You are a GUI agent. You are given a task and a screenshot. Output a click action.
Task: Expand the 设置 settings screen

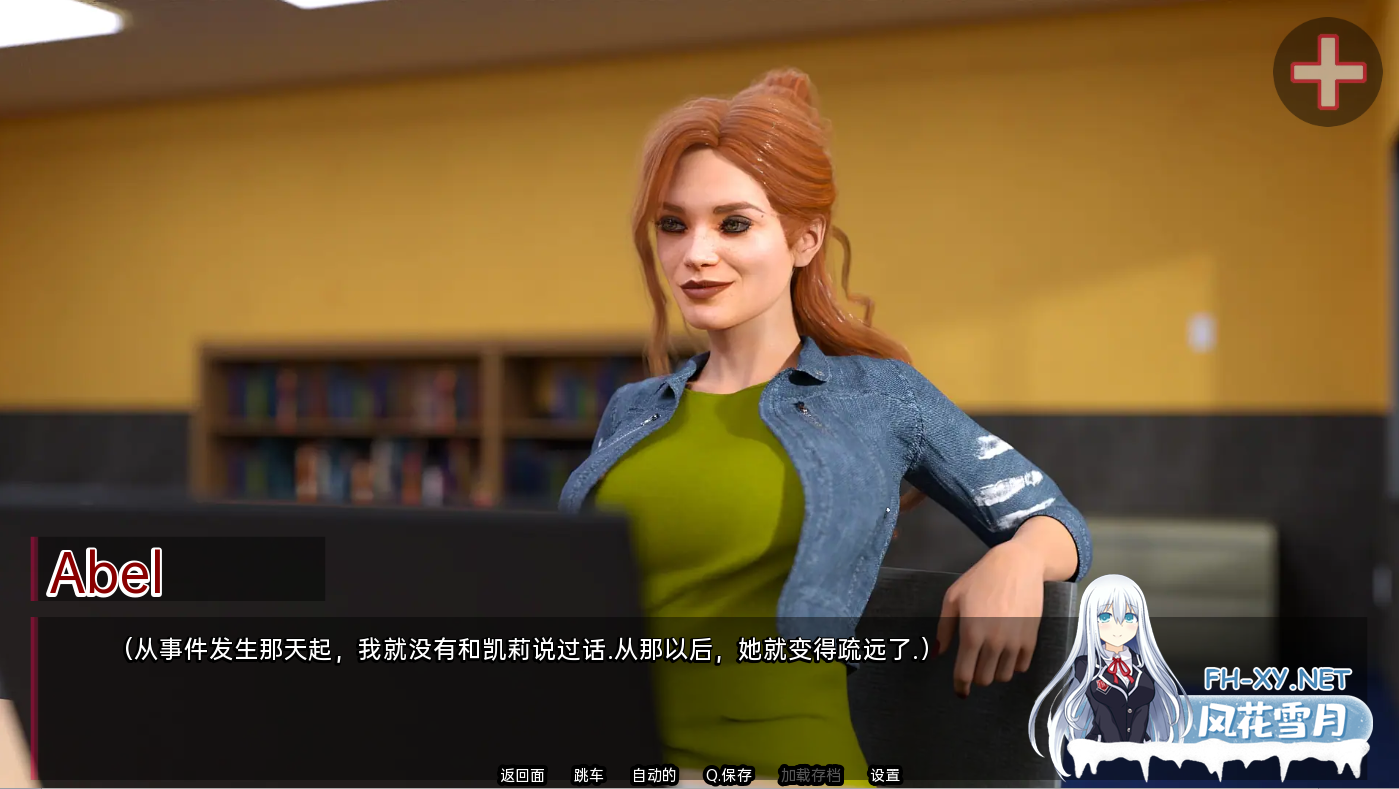[x=884, y=775]
